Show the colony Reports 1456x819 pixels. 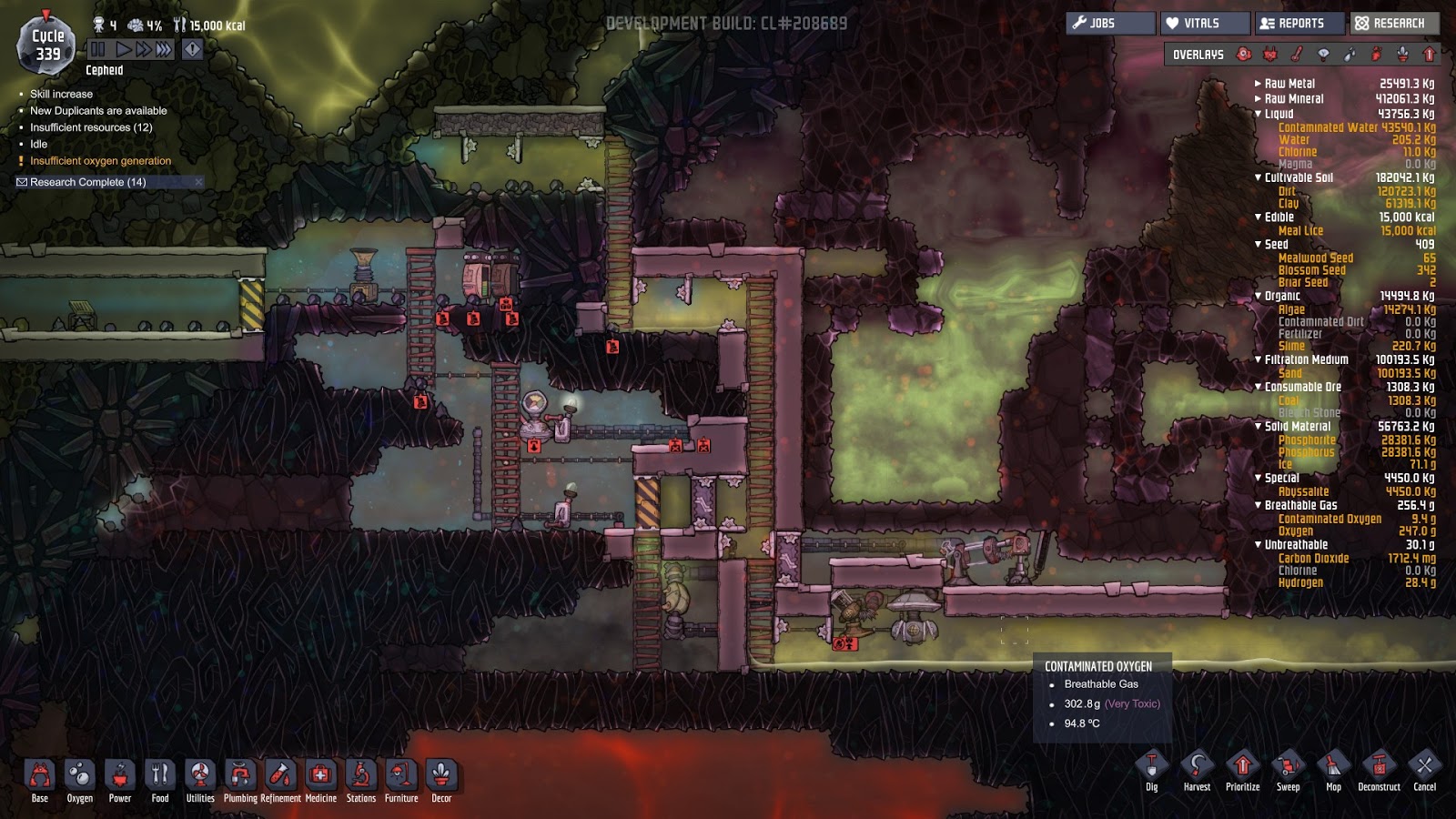click(x=1299, y=23)
